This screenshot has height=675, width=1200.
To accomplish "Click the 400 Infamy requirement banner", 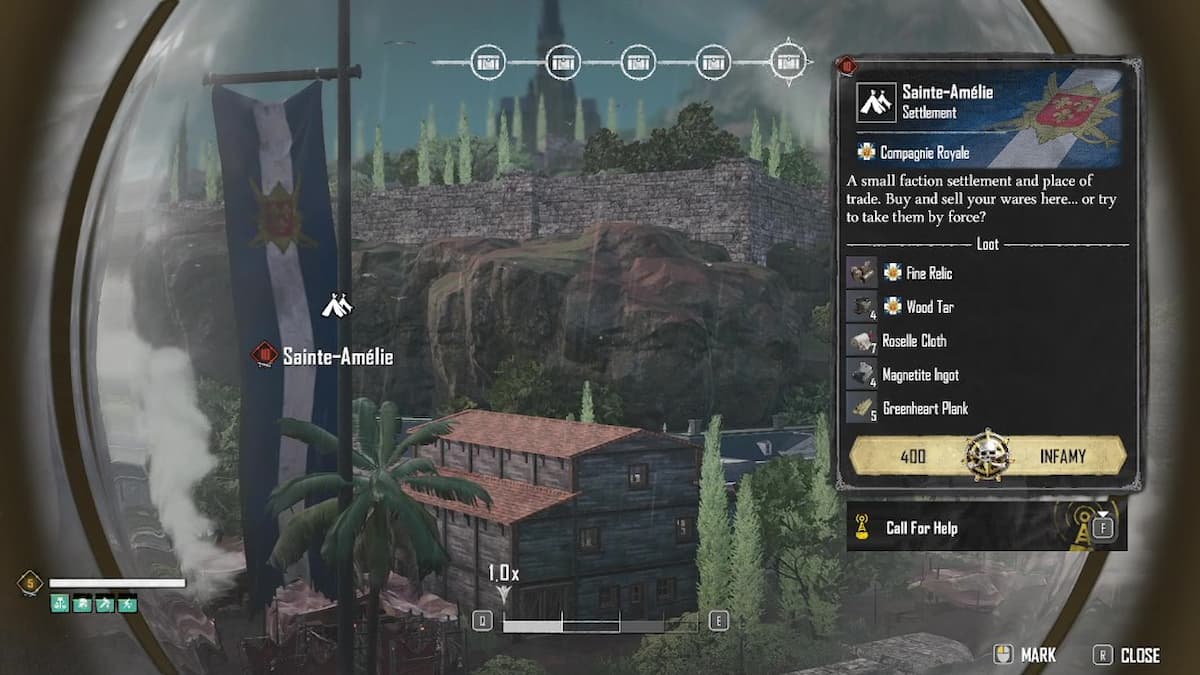I will tap(988, 457).
